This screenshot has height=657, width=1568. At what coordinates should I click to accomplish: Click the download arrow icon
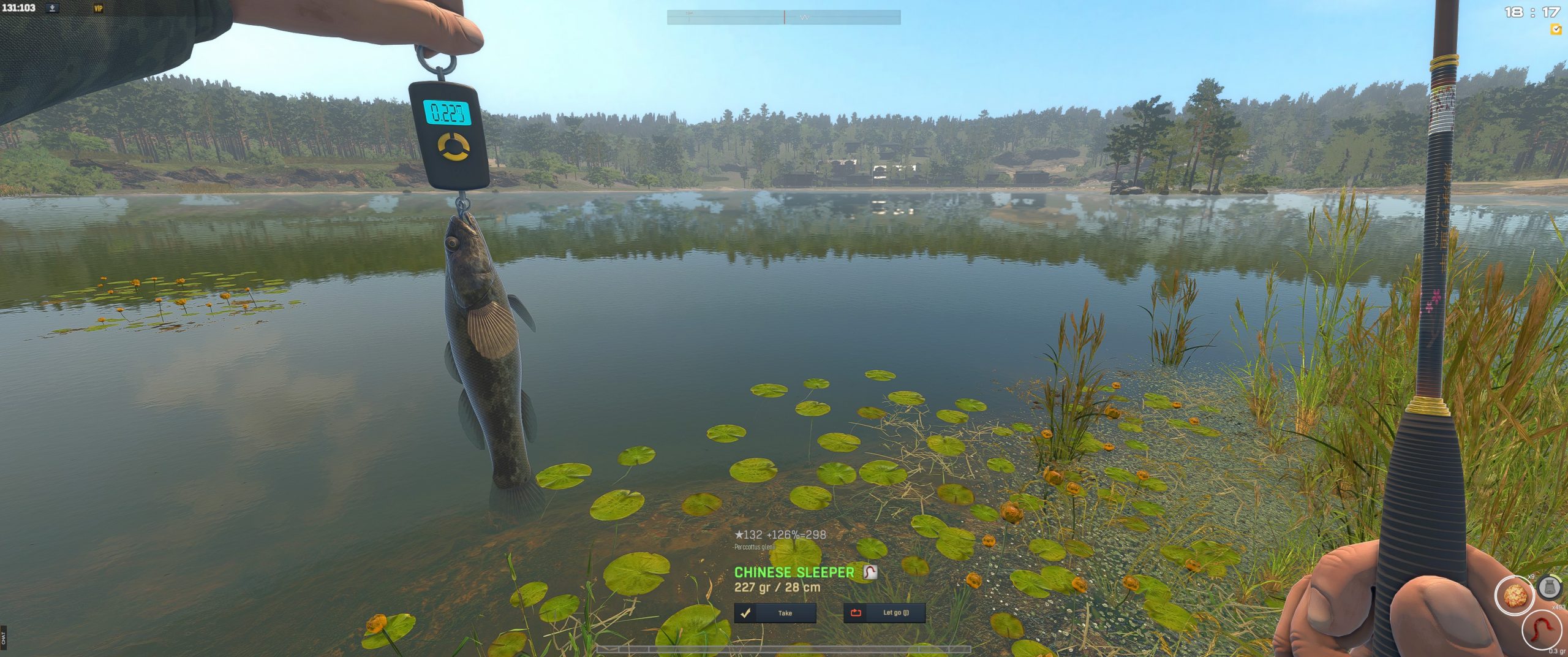[53, 8]
